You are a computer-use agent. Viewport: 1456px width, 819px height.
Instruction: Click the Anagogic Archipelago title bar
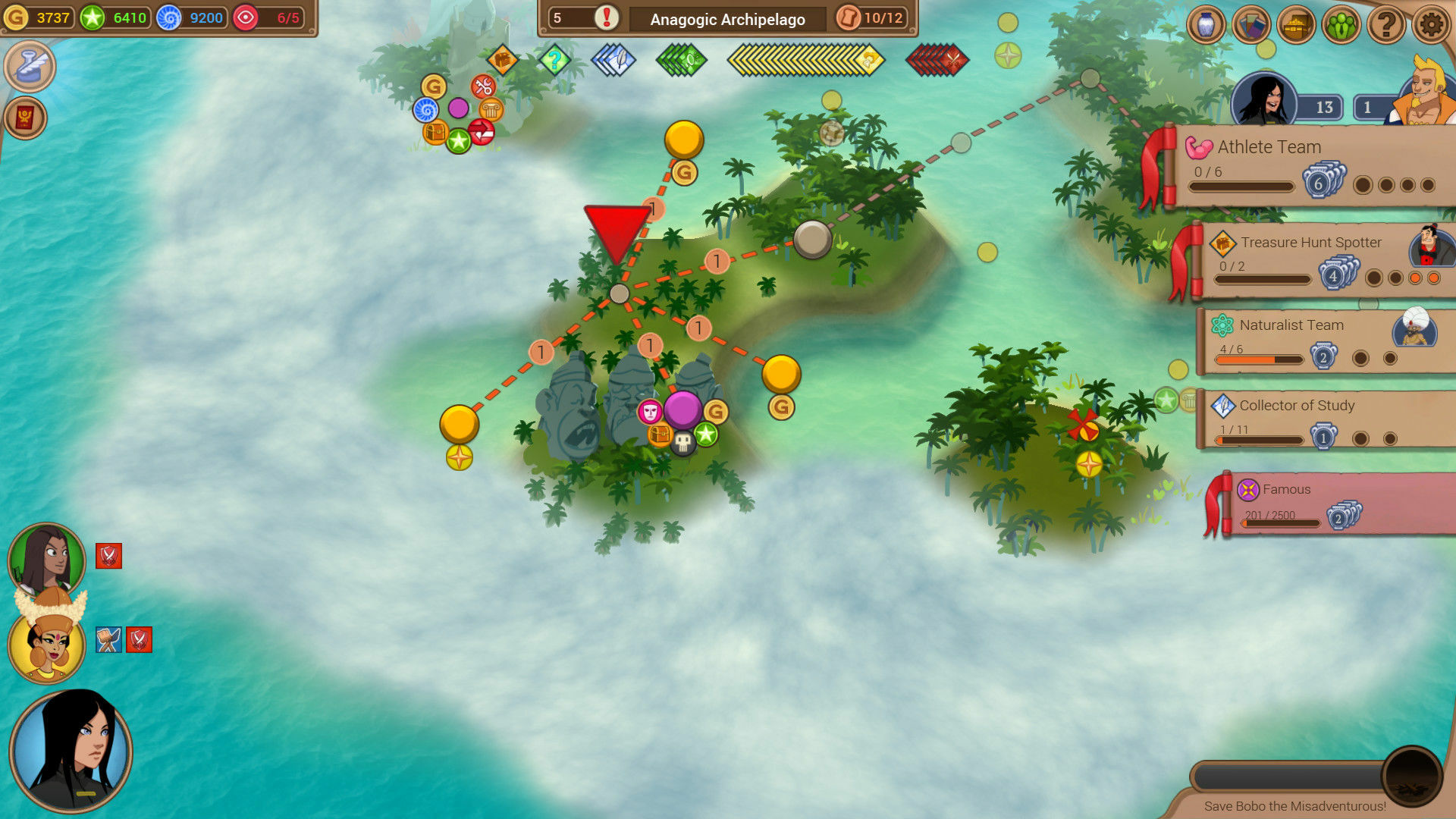tap(726, 19)
